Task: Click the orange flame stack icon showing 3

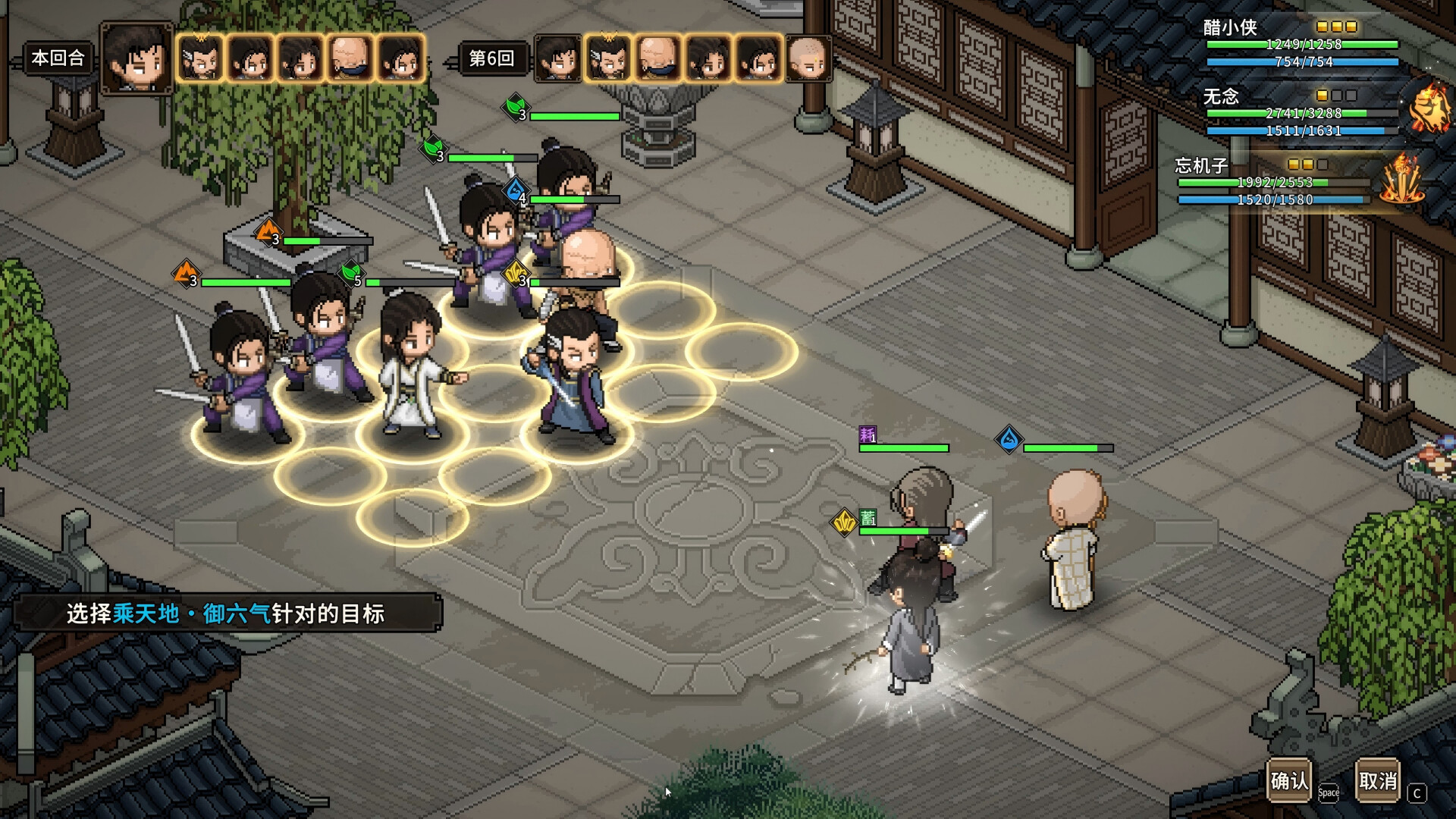Action: pos(267,233)
